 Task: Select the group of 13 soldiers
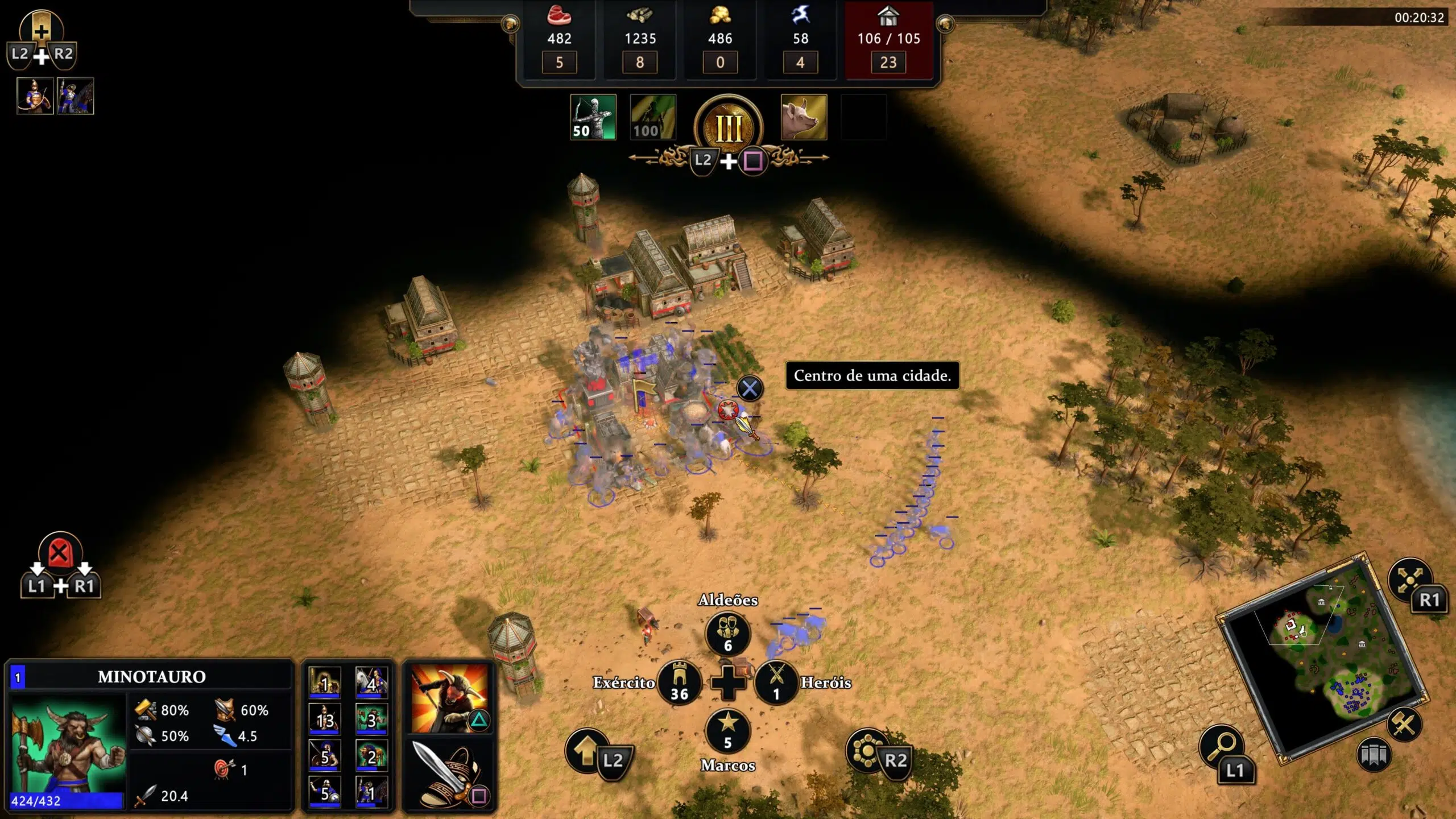[325, 719]
